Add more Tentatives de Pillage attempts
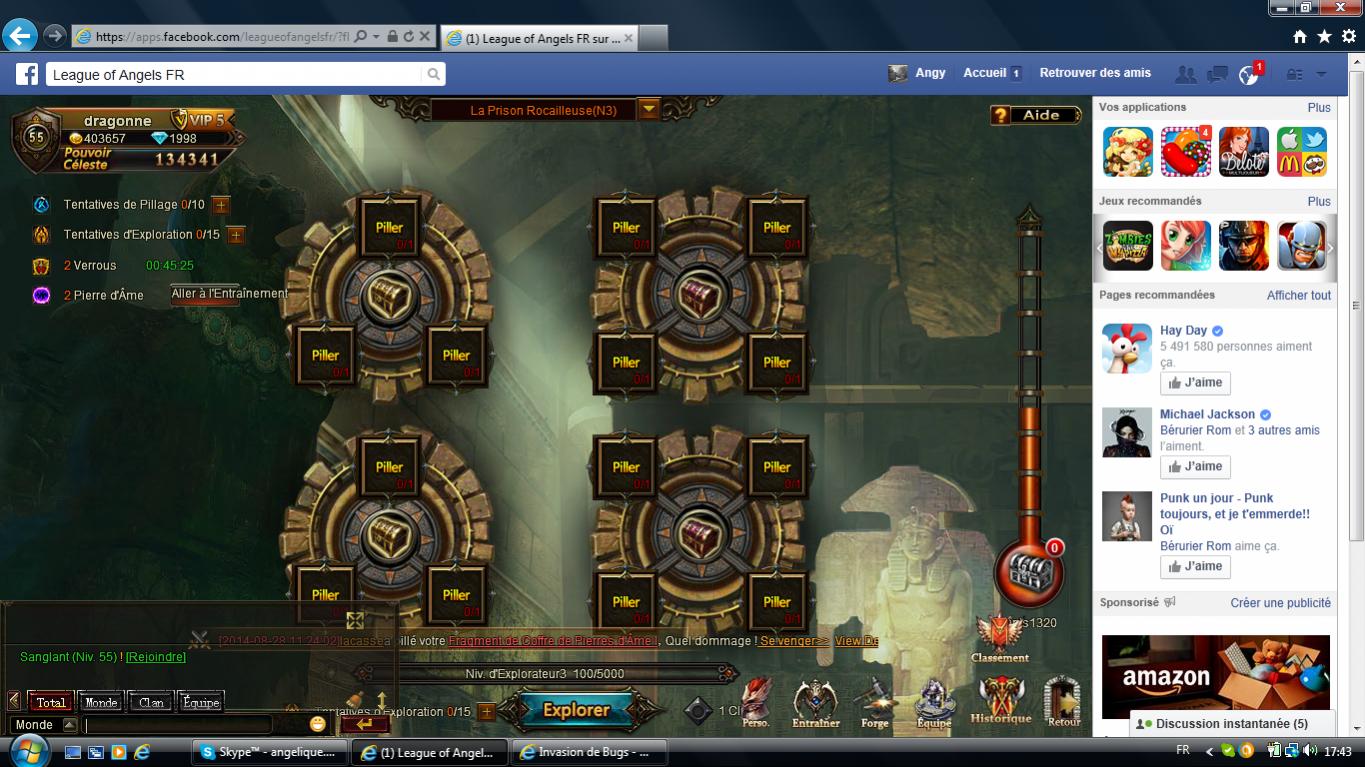 [221, 205]
